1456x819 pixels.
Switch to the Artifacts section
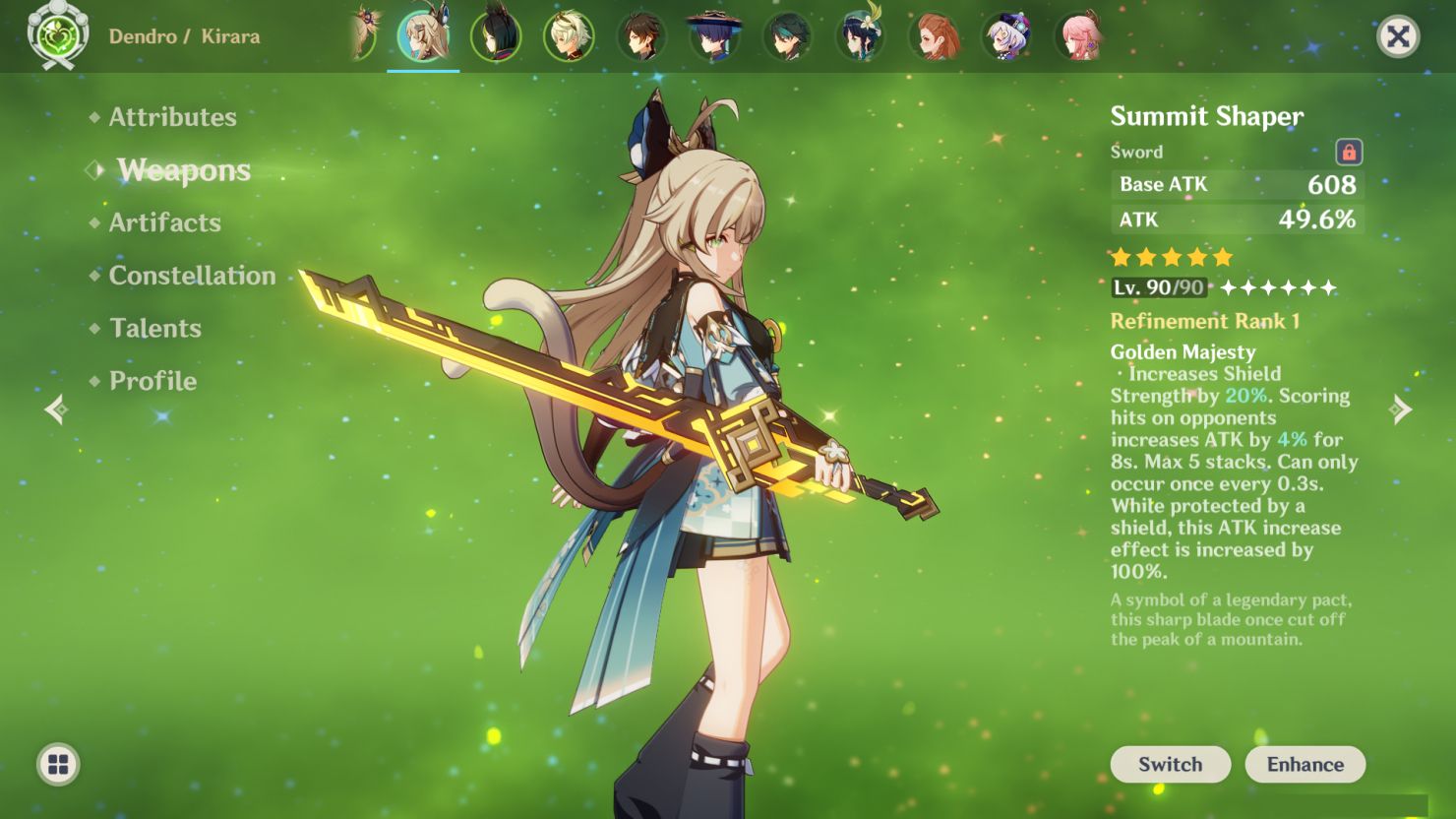point(163,222)
